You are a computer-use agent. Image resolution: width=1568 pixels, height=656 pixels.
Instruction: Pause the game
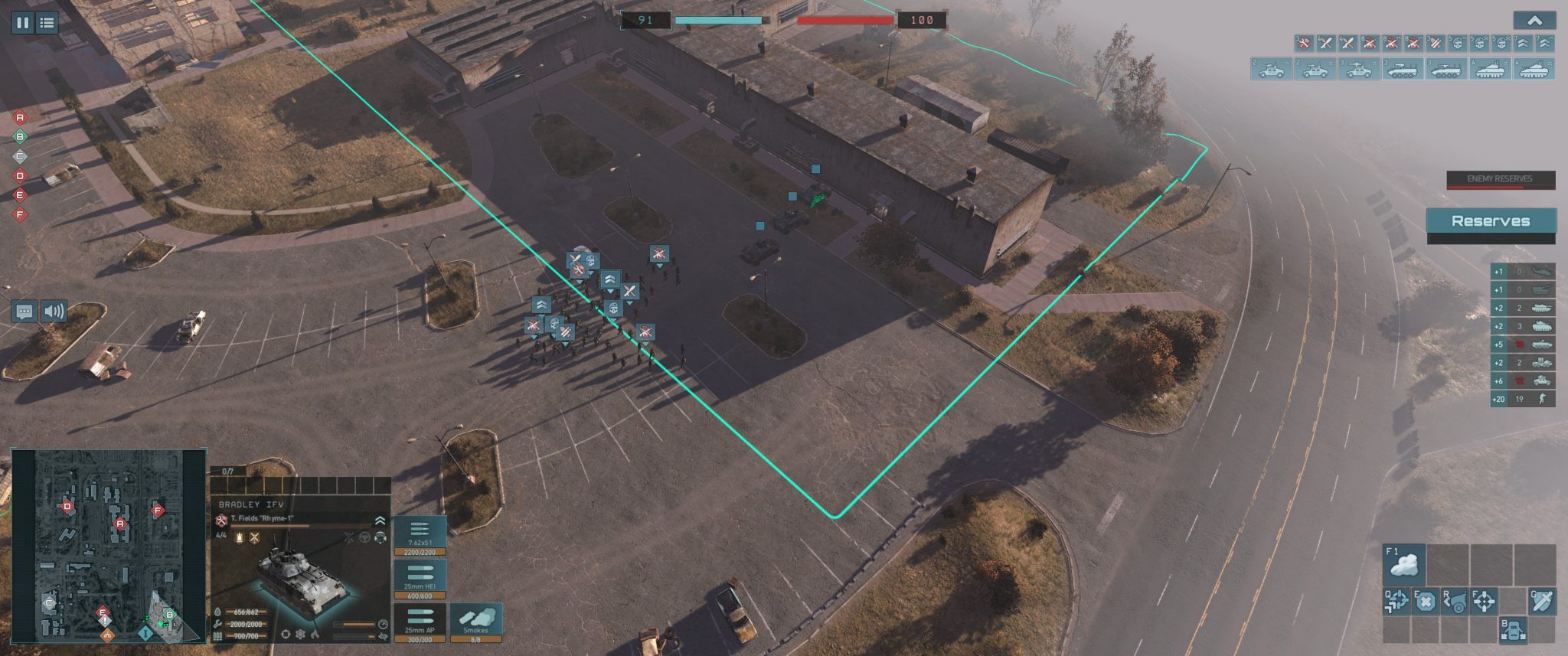tap(22, 22)
